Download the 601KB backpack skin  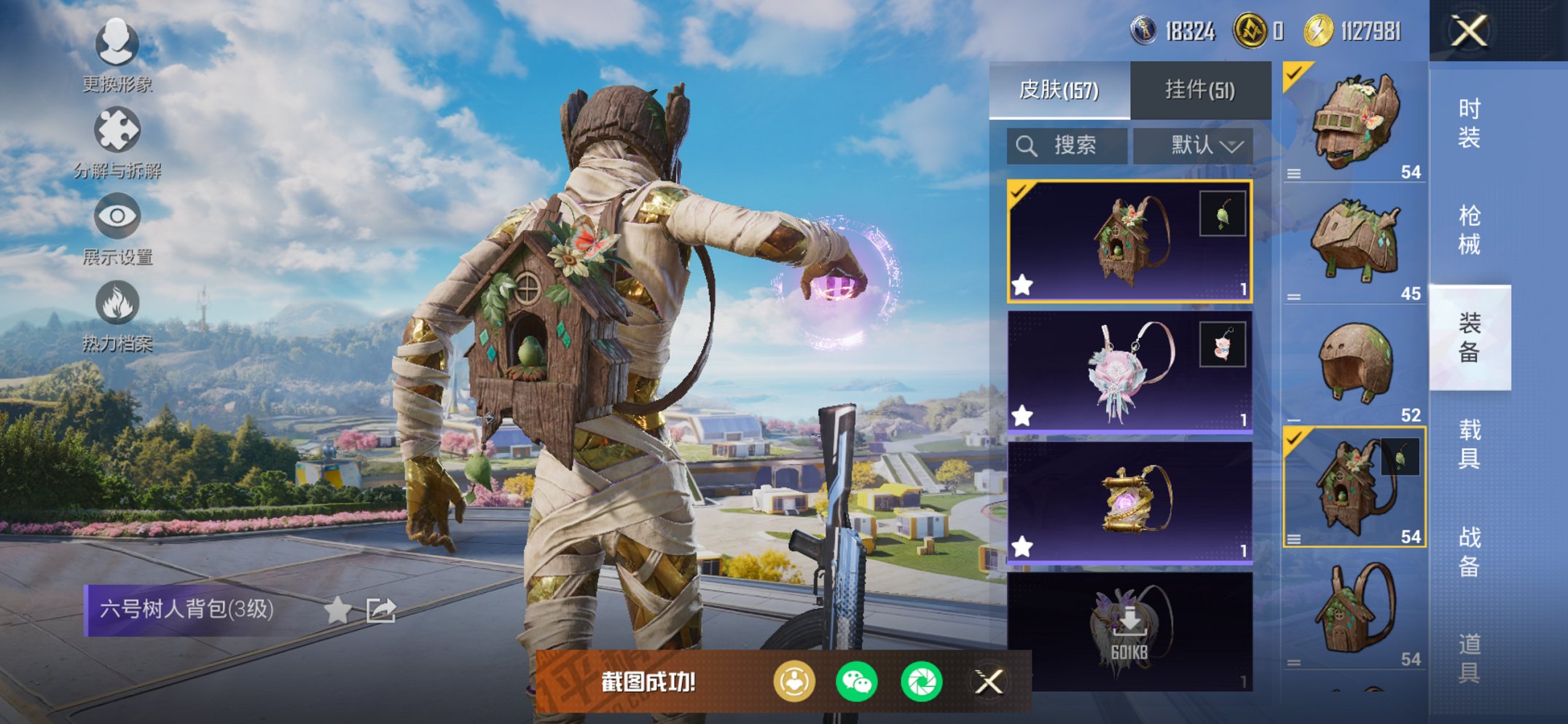tap(1129, 630)
